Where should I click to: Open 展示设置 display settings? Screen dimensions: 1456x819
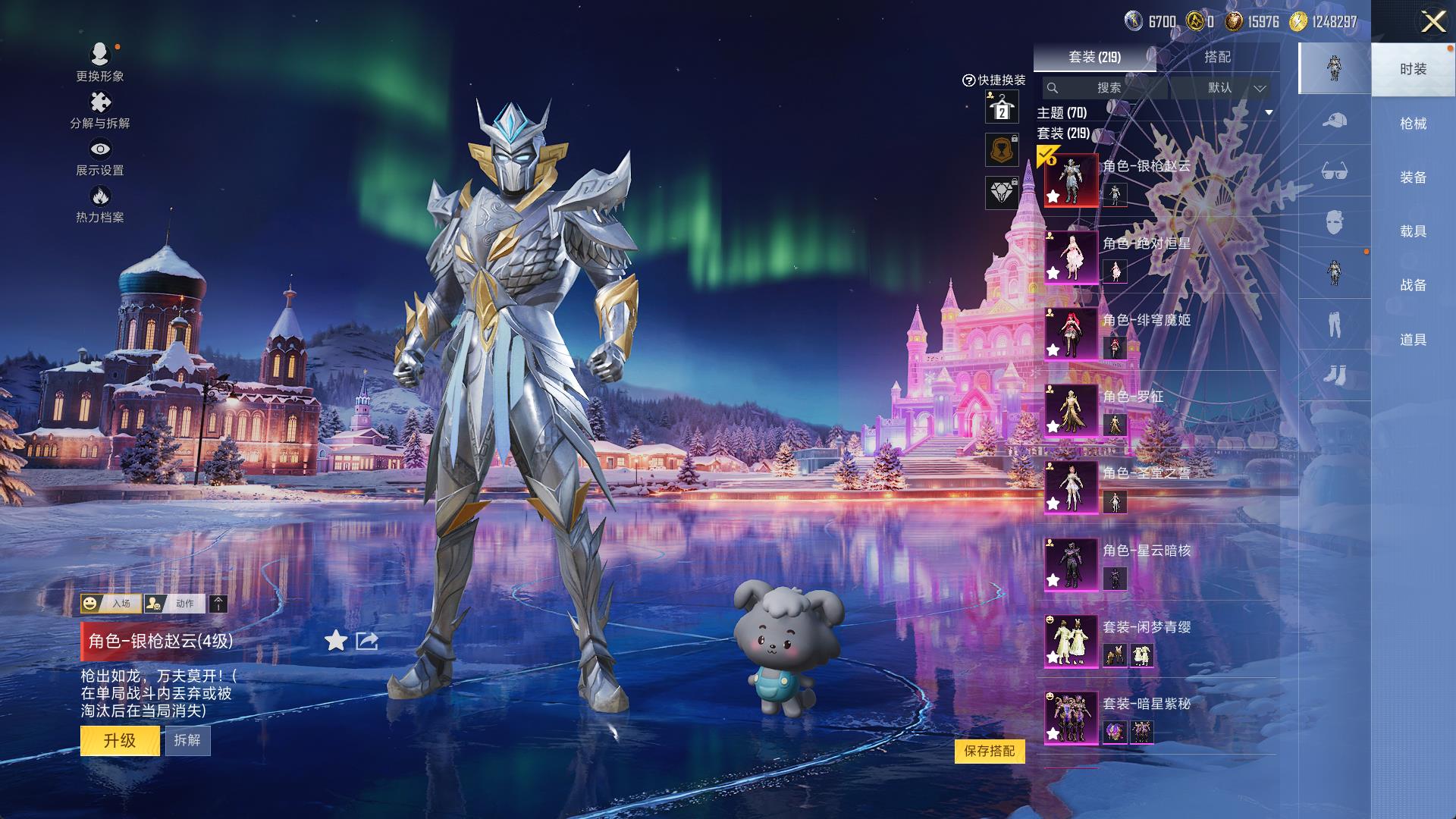pyautogui.click(x=100, y=157)
